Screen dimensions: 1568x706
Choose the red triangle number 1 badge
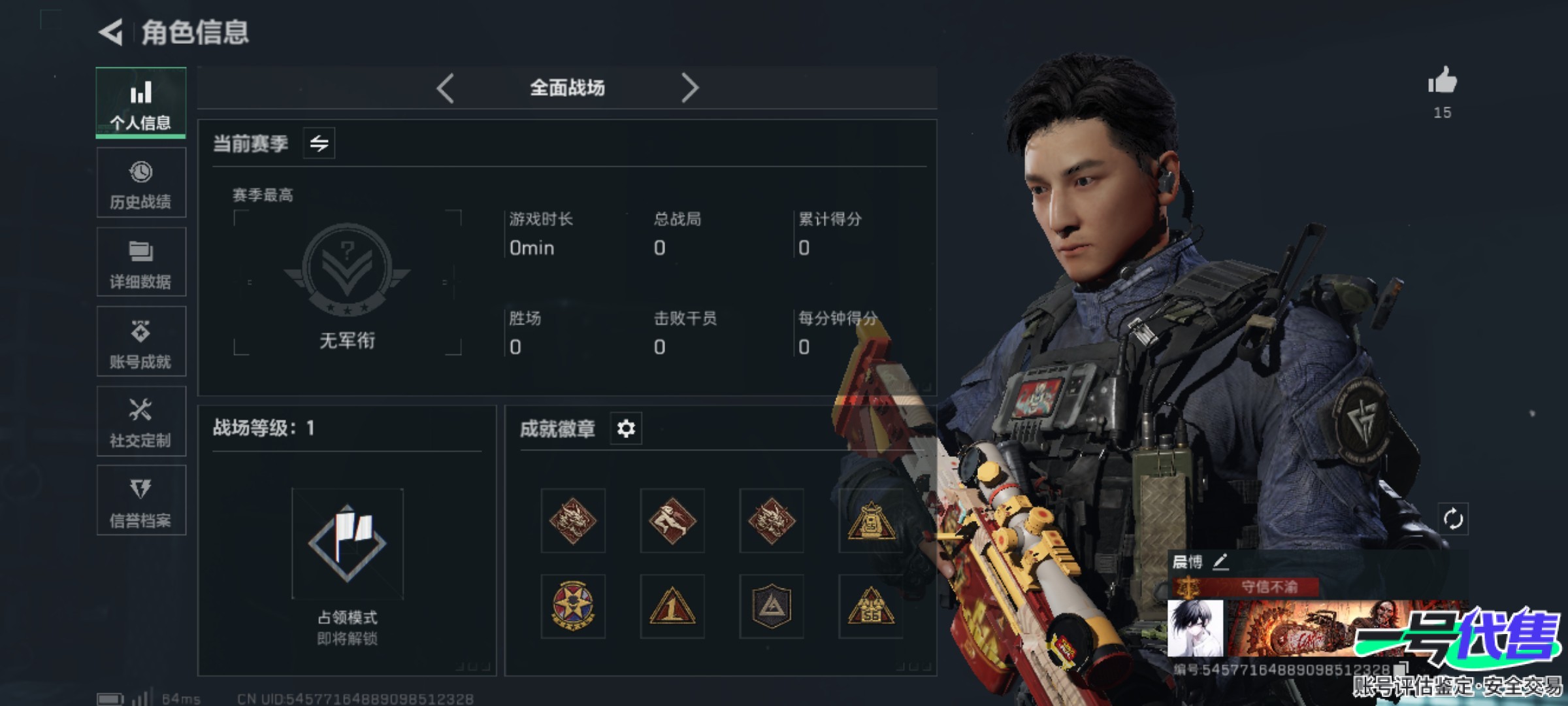(x=672, y=606)
